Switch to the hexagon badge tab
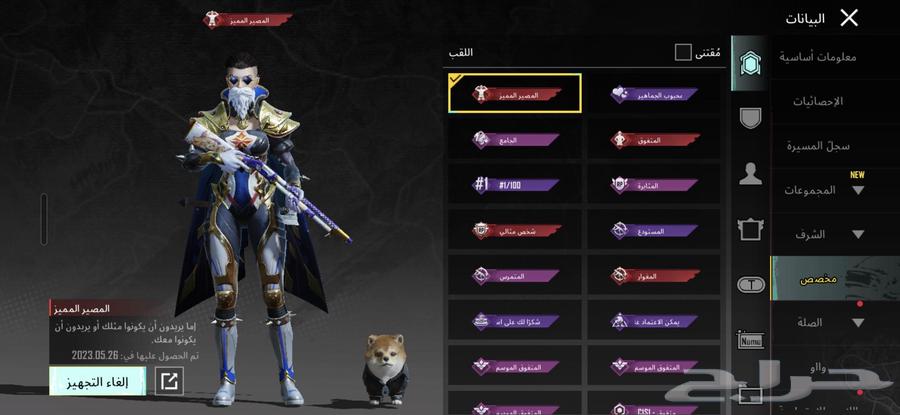The image size is (900, 415). tap(750, 65)
